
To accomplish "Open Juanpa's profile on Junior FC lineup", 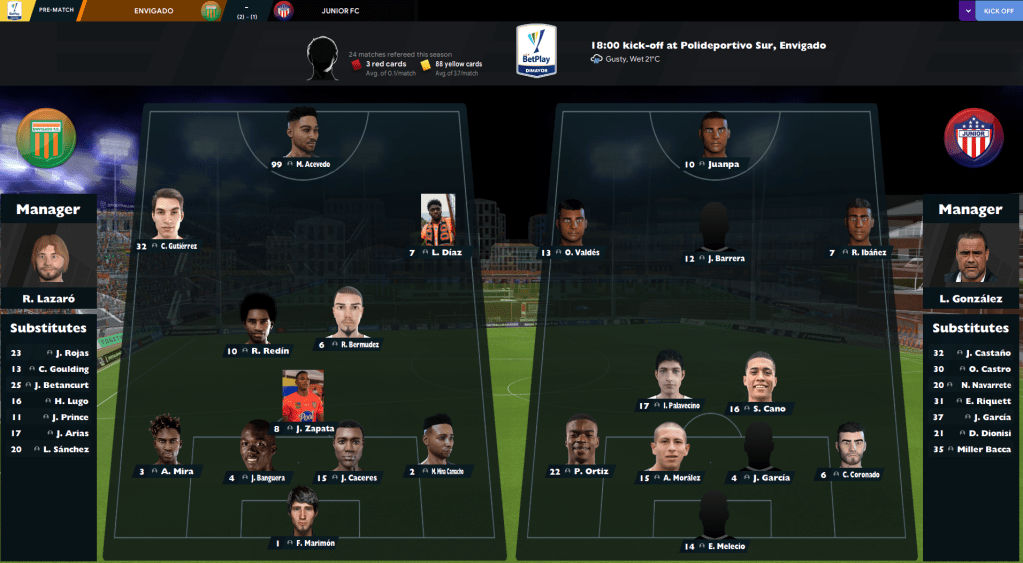I will [x=714, y=164].
